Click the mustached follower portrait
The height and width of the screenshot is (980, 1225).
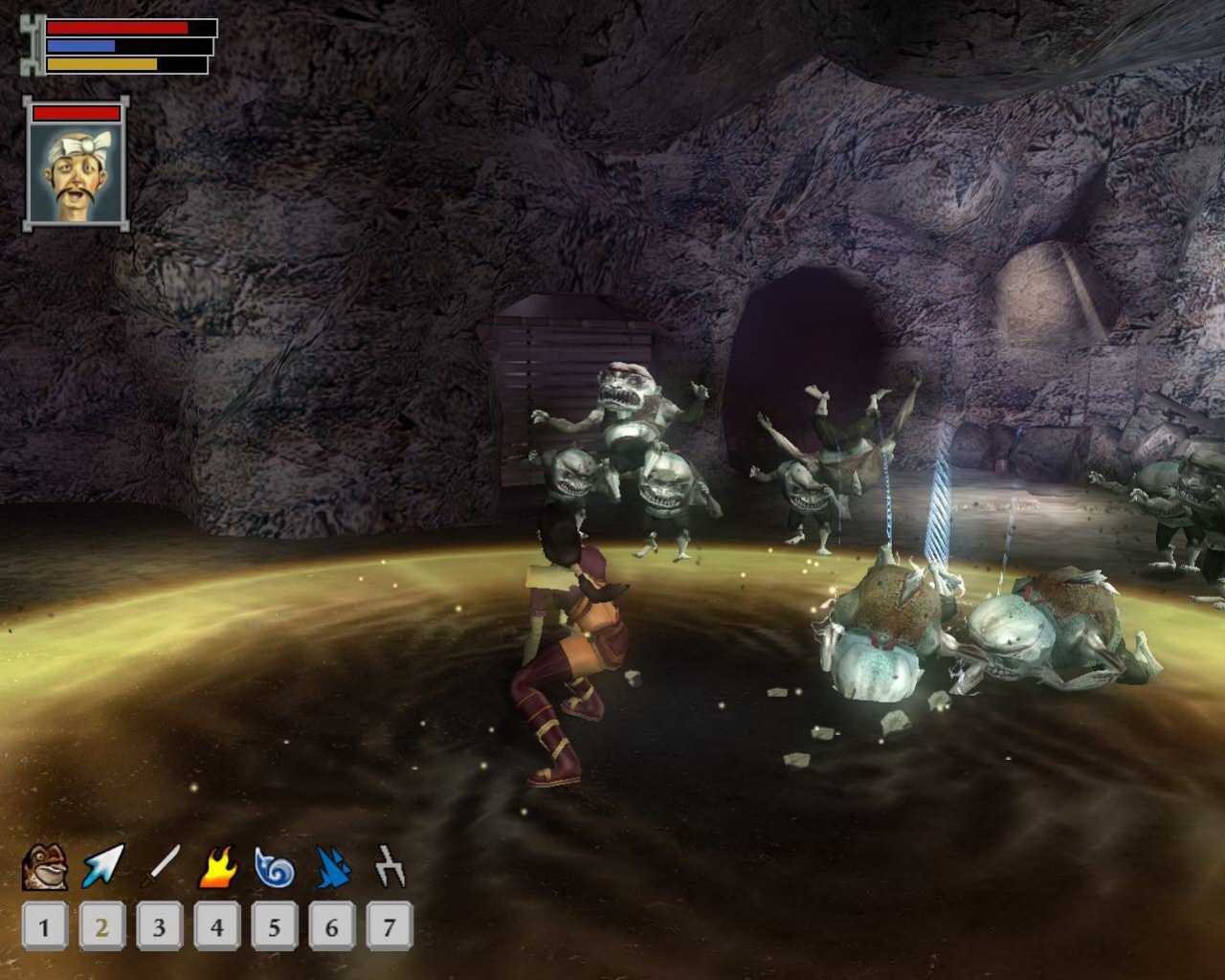pos(77,172)
